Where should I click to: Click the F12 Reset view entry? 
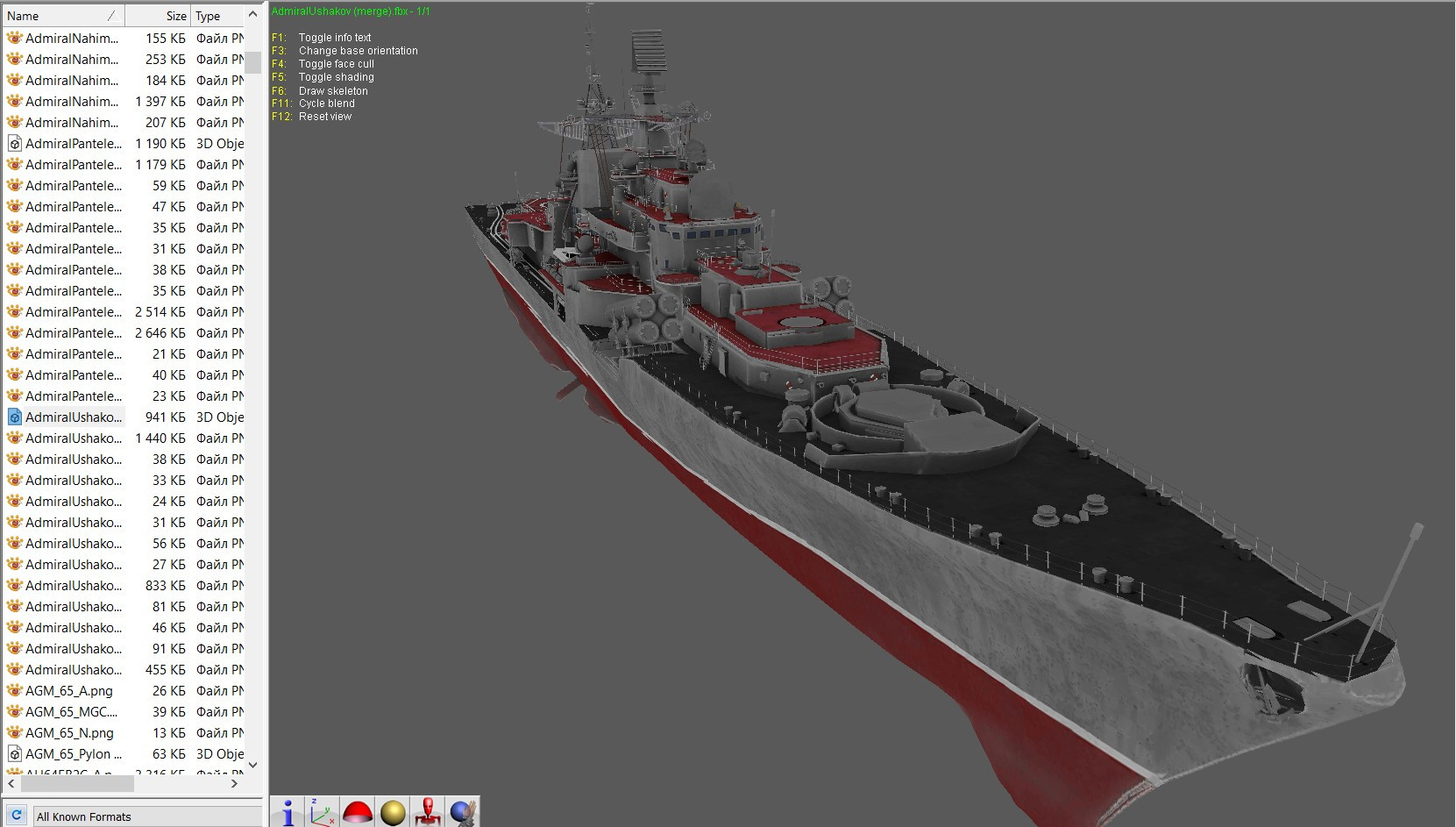(x=312, y=116)
